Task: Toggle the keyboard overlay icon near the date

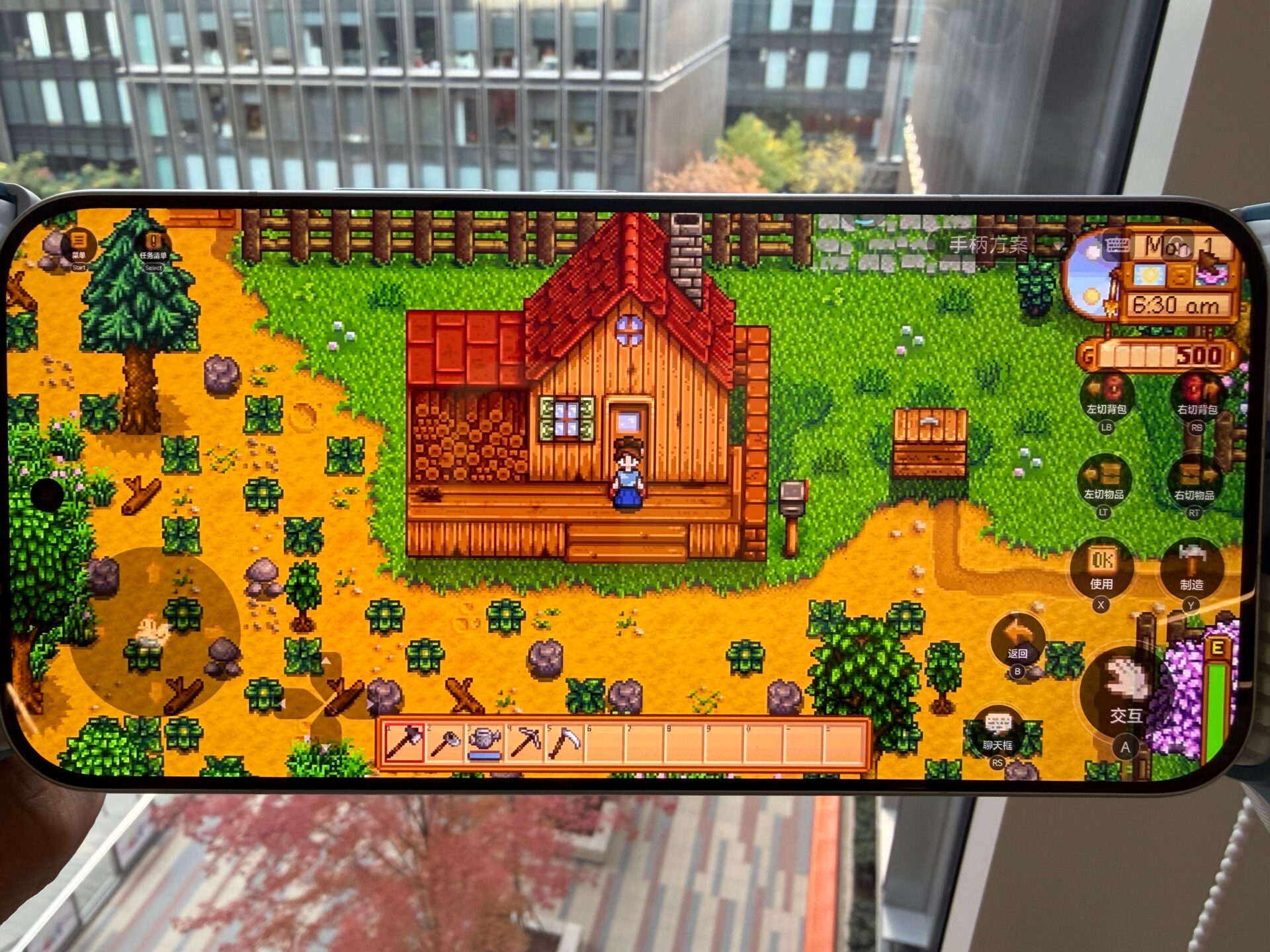Action: [1118, 245]
